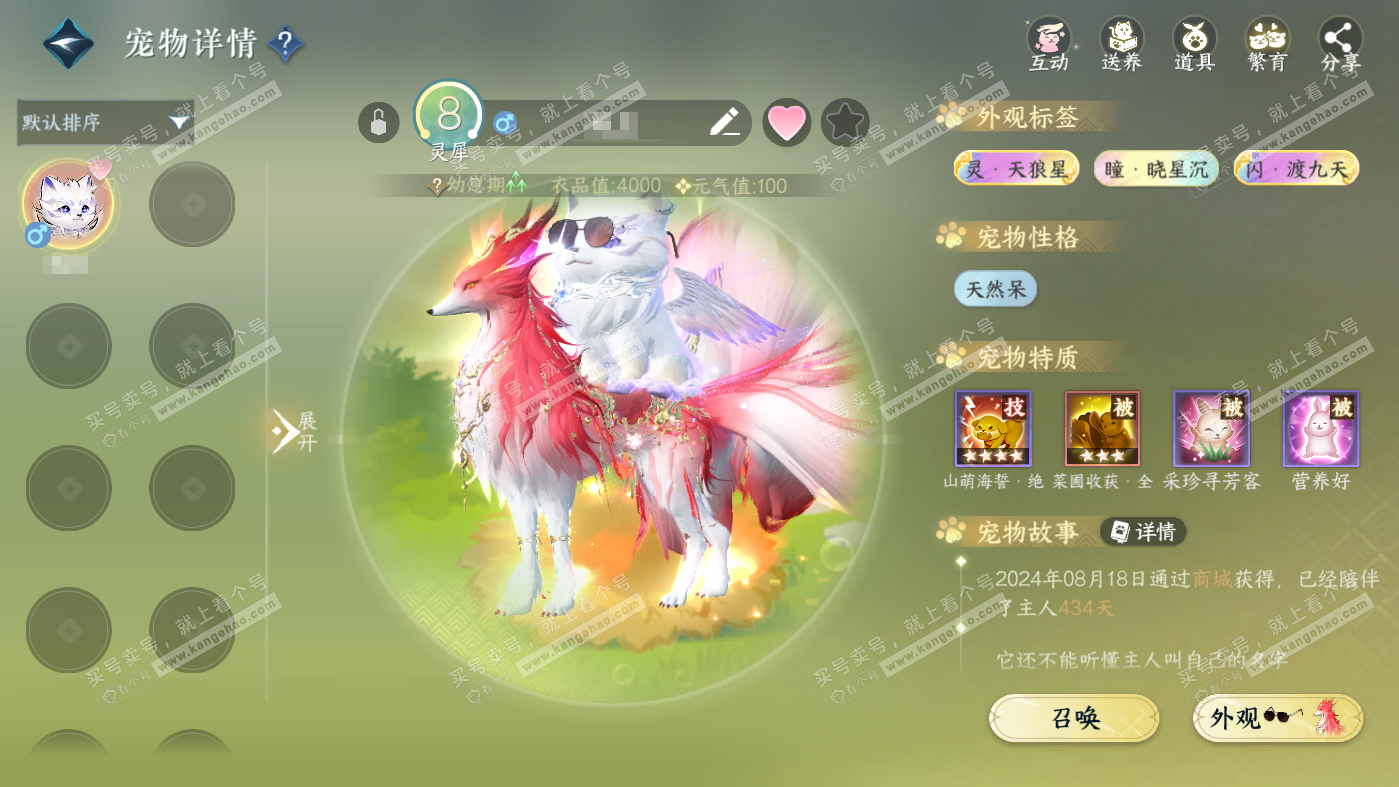Toggle the pet lock icon
1399x787 pixels.
click(378, 123)
